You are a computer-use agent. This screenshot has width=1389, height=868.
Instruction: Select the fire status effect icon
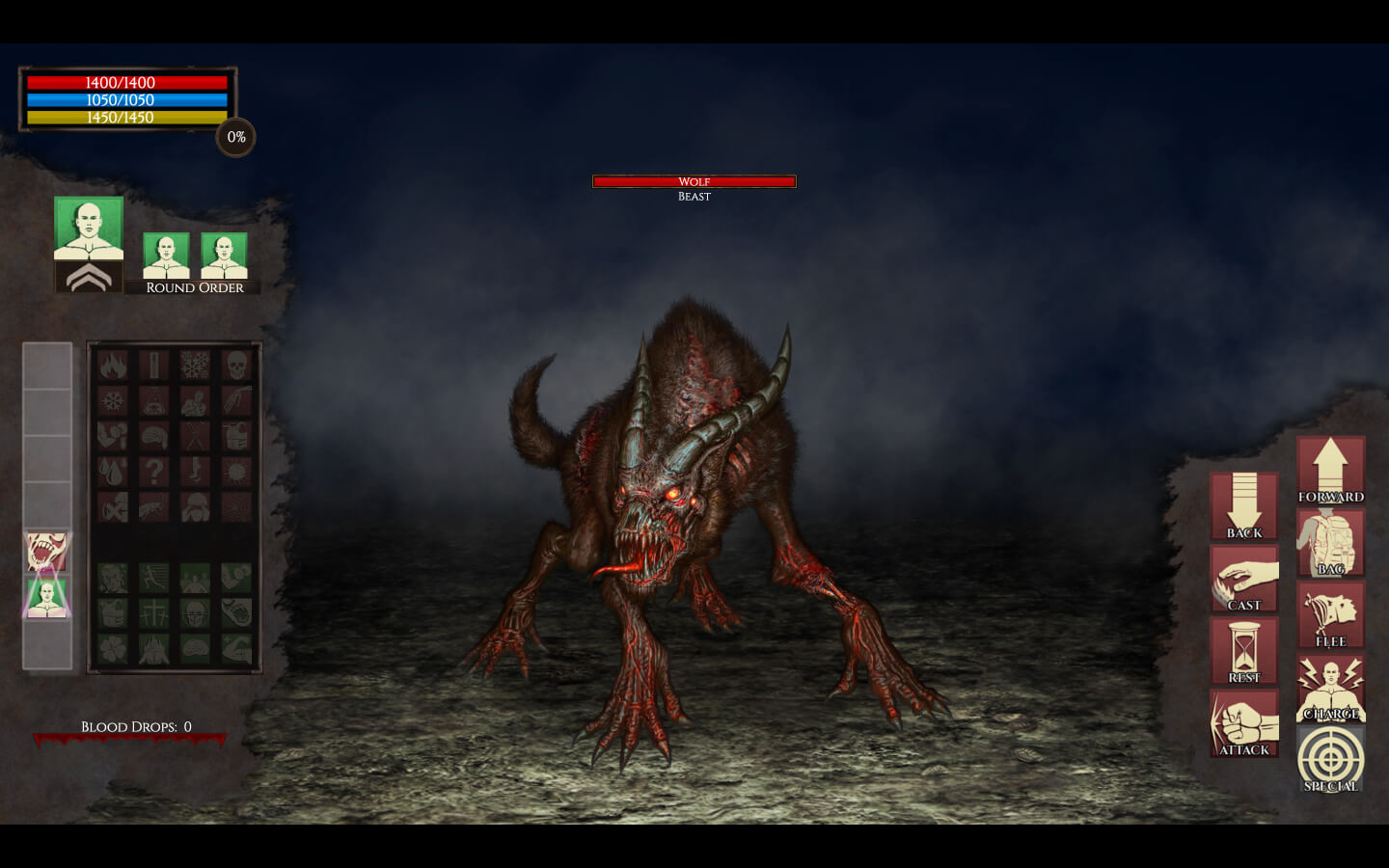(x=113, y=366)
